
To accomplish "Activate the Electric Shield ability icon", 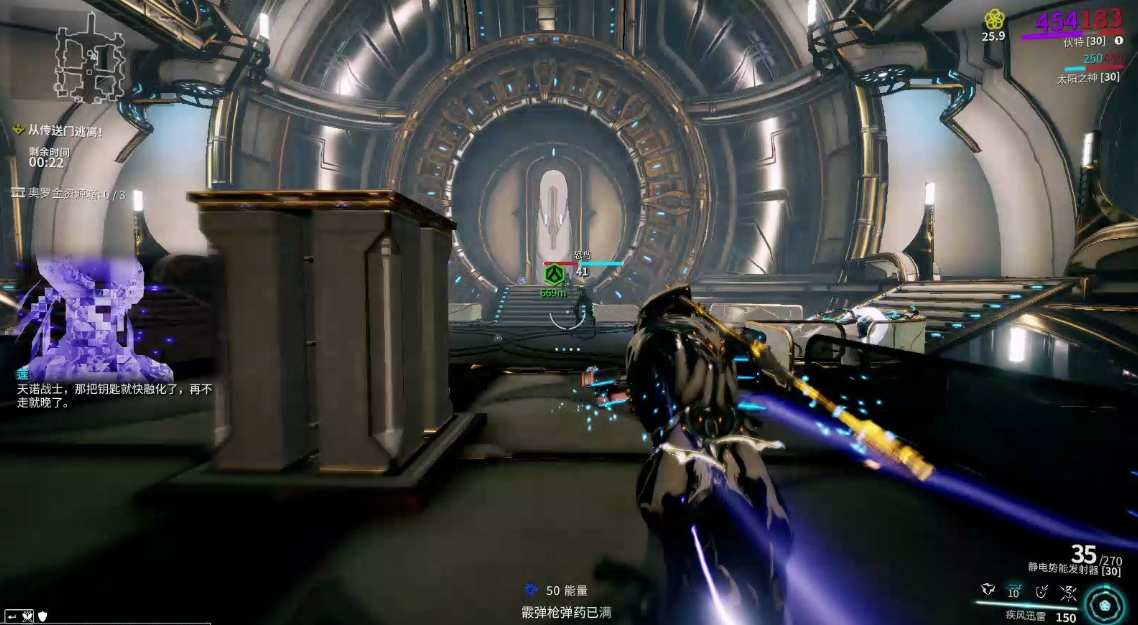I will (1041, 592).
